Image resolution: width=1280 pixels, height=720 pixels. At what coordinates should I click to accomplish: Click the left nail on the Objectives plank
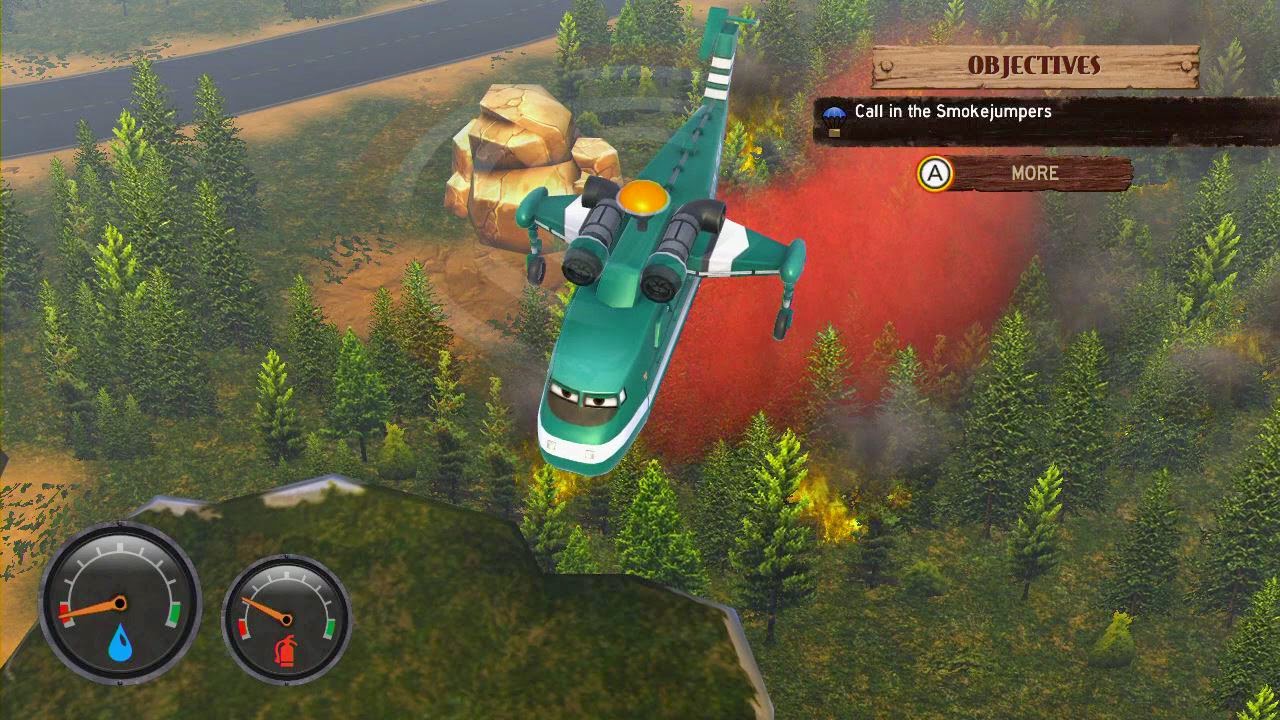click(x=885, y=65)
